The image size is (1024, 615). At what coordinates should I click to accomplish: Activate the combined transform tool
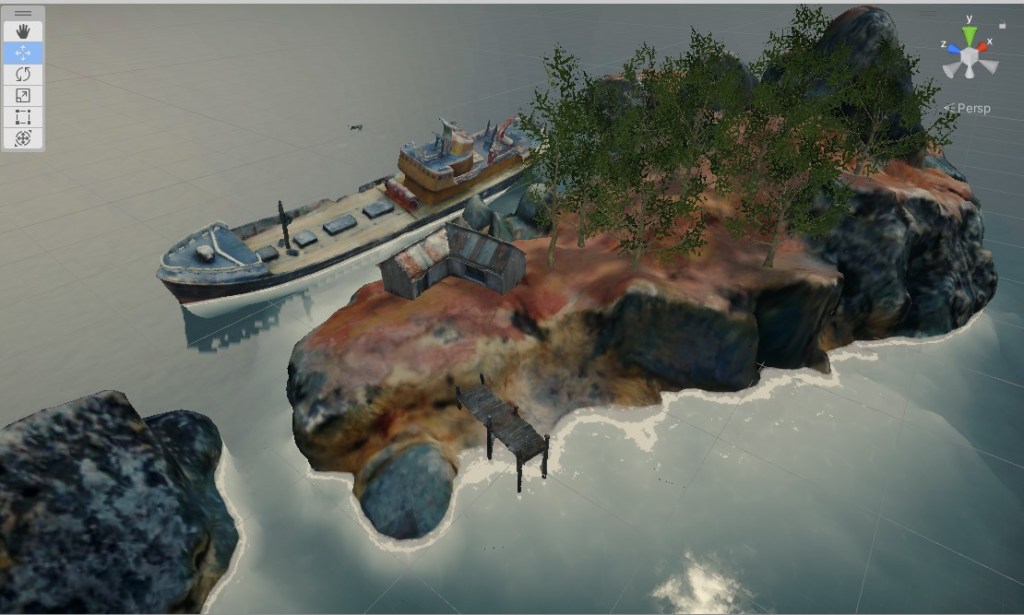click(23, 139)
